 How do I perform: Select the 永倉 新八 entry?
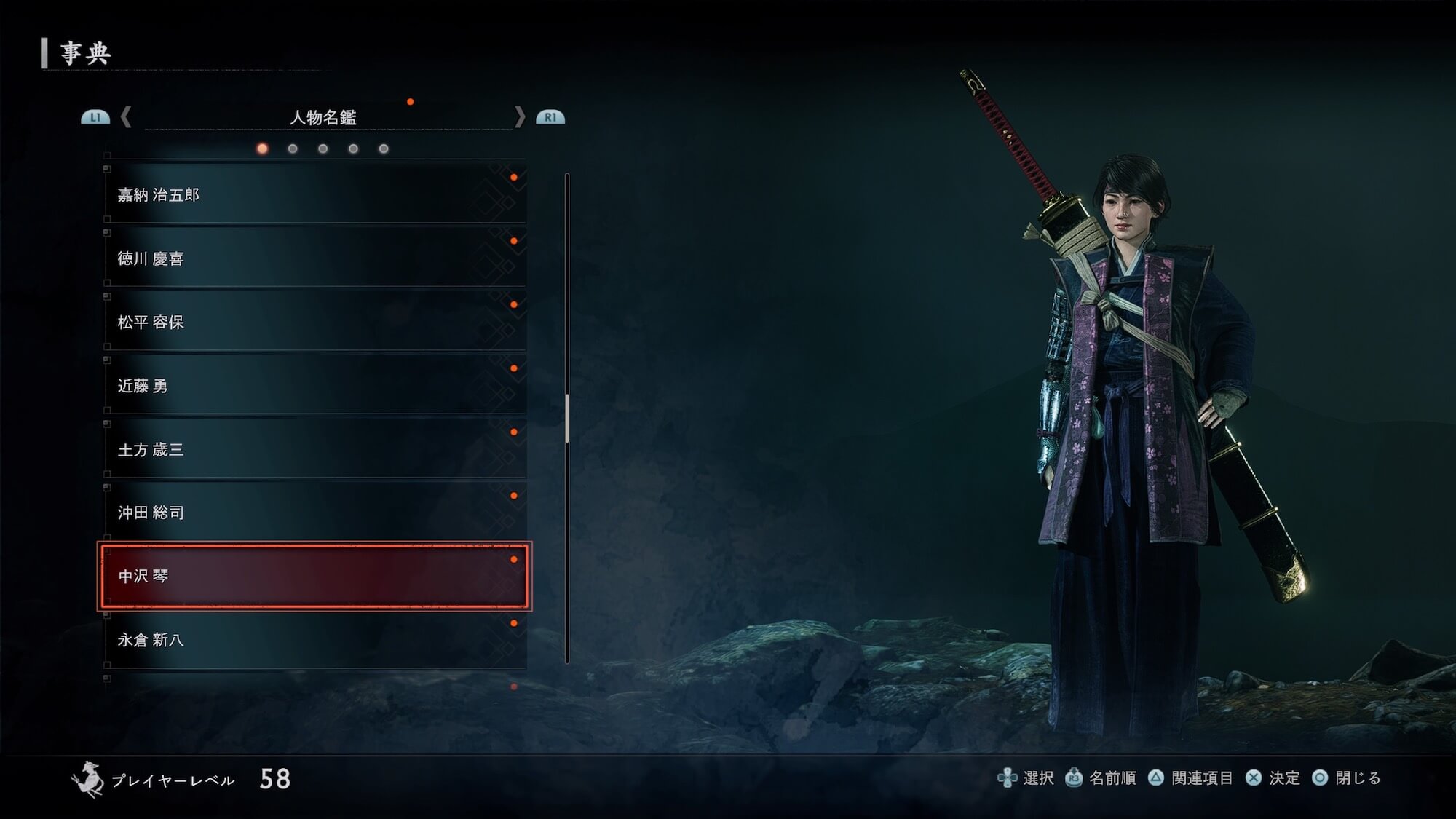click(314, 640)
